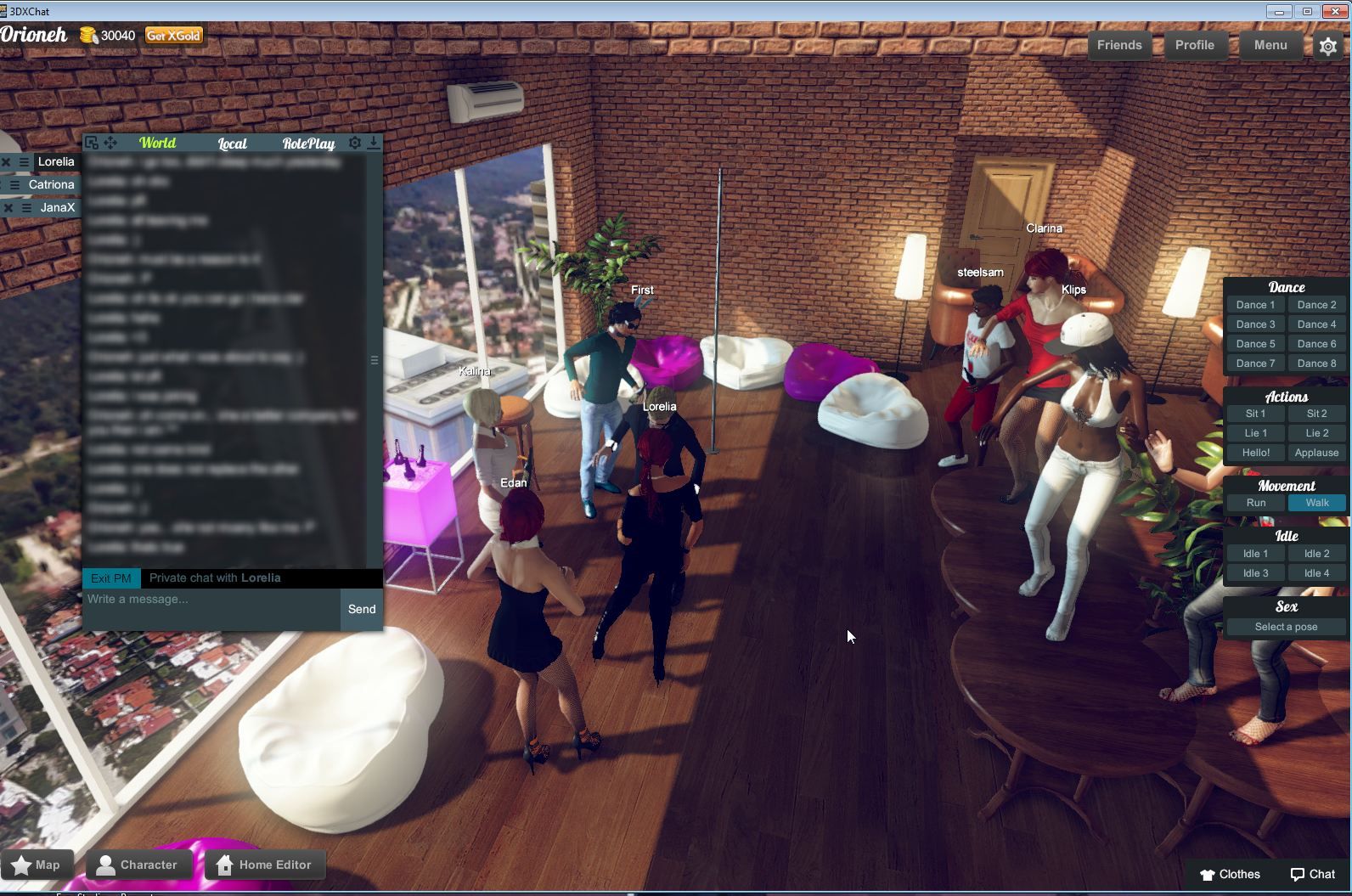The width and height of the screenshot is (1352, 896).
Task: Open Catriona's tab options menu
Action: (x=15, y=184)
